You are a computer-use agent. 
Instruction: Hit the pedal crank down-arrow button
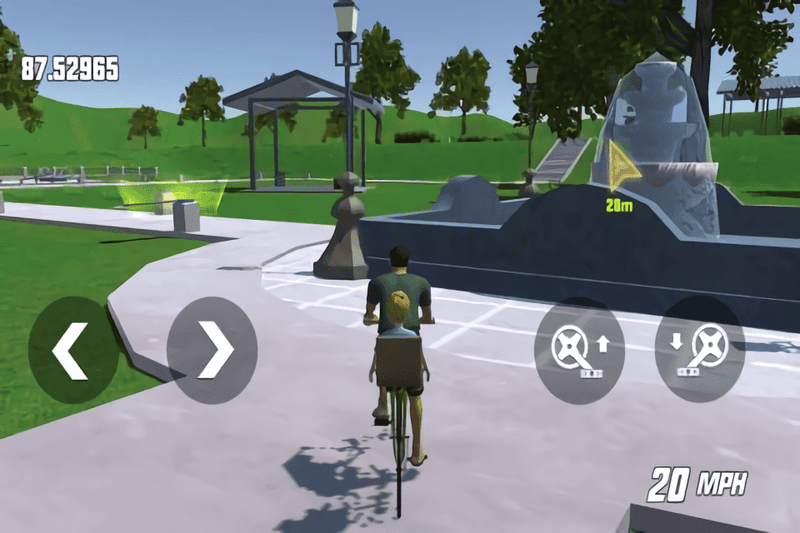pyautogui.click(x=699, y=350)
